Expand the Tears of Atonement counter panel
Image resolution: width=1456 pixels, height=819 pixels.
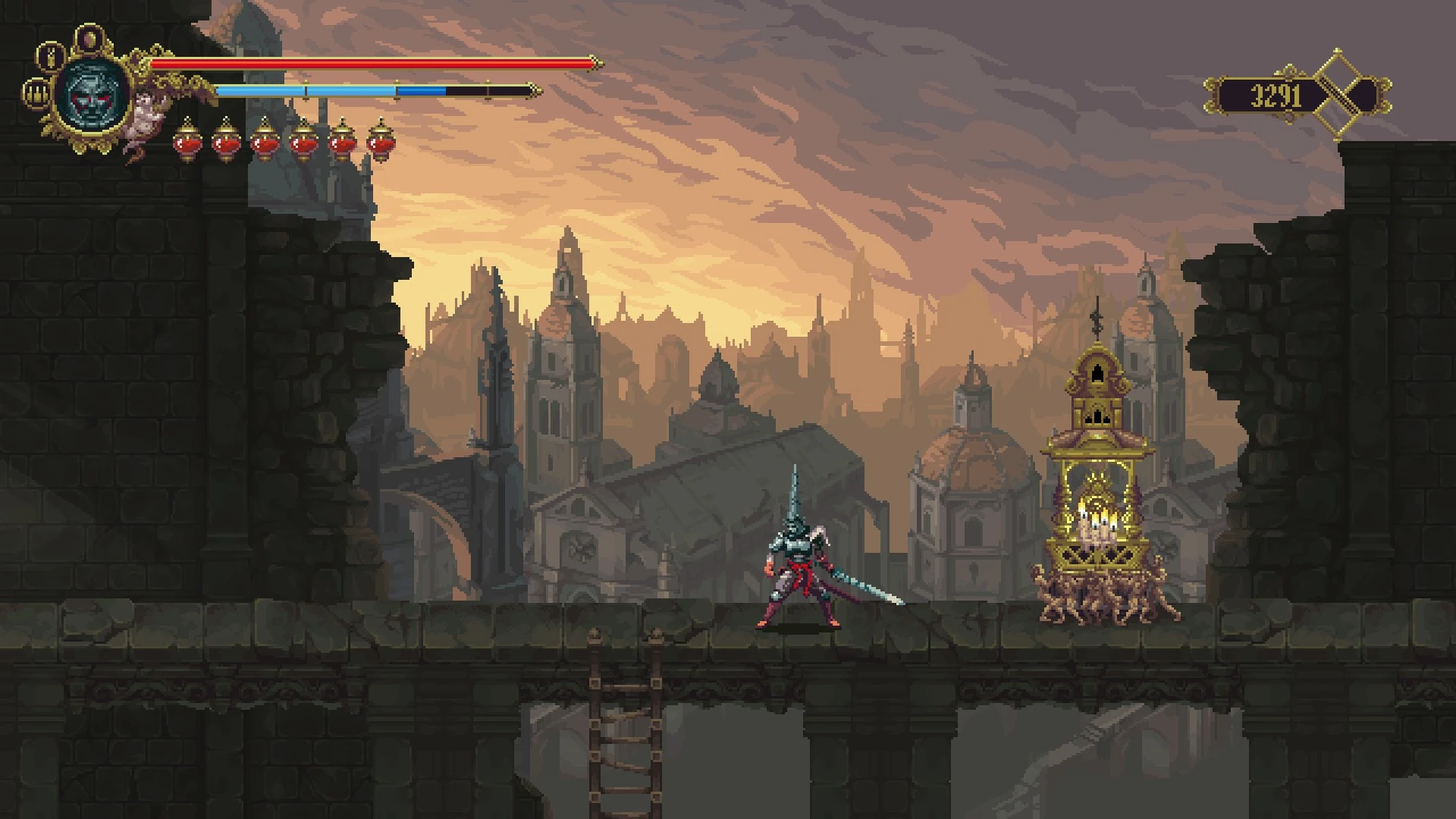pos(1289,93)
